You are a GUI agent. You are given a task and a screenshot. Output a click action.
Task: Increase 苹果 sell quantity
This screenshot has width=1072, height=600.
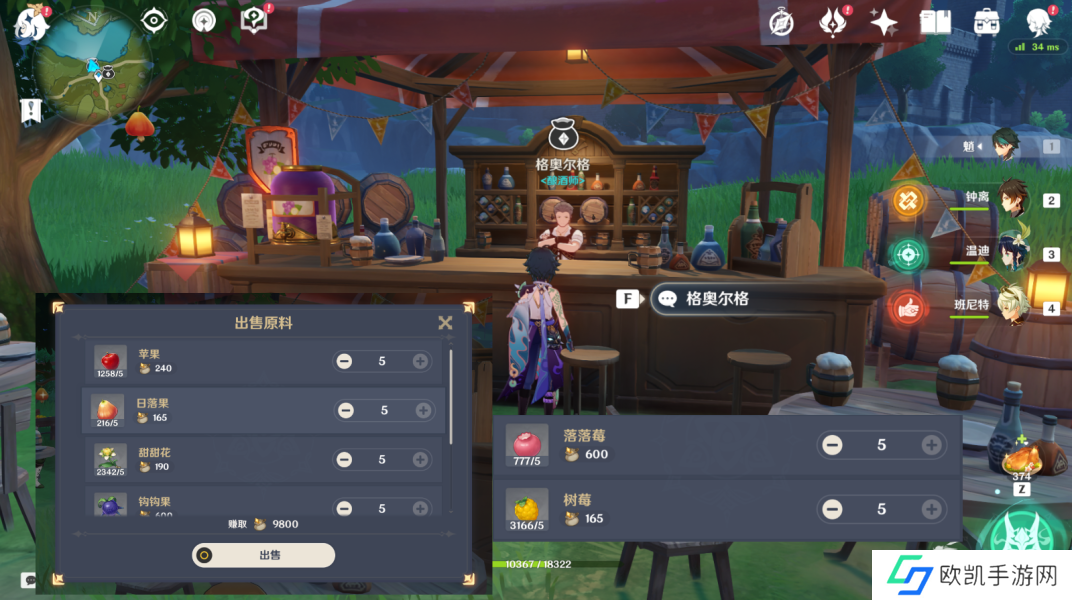coord(420,361)
